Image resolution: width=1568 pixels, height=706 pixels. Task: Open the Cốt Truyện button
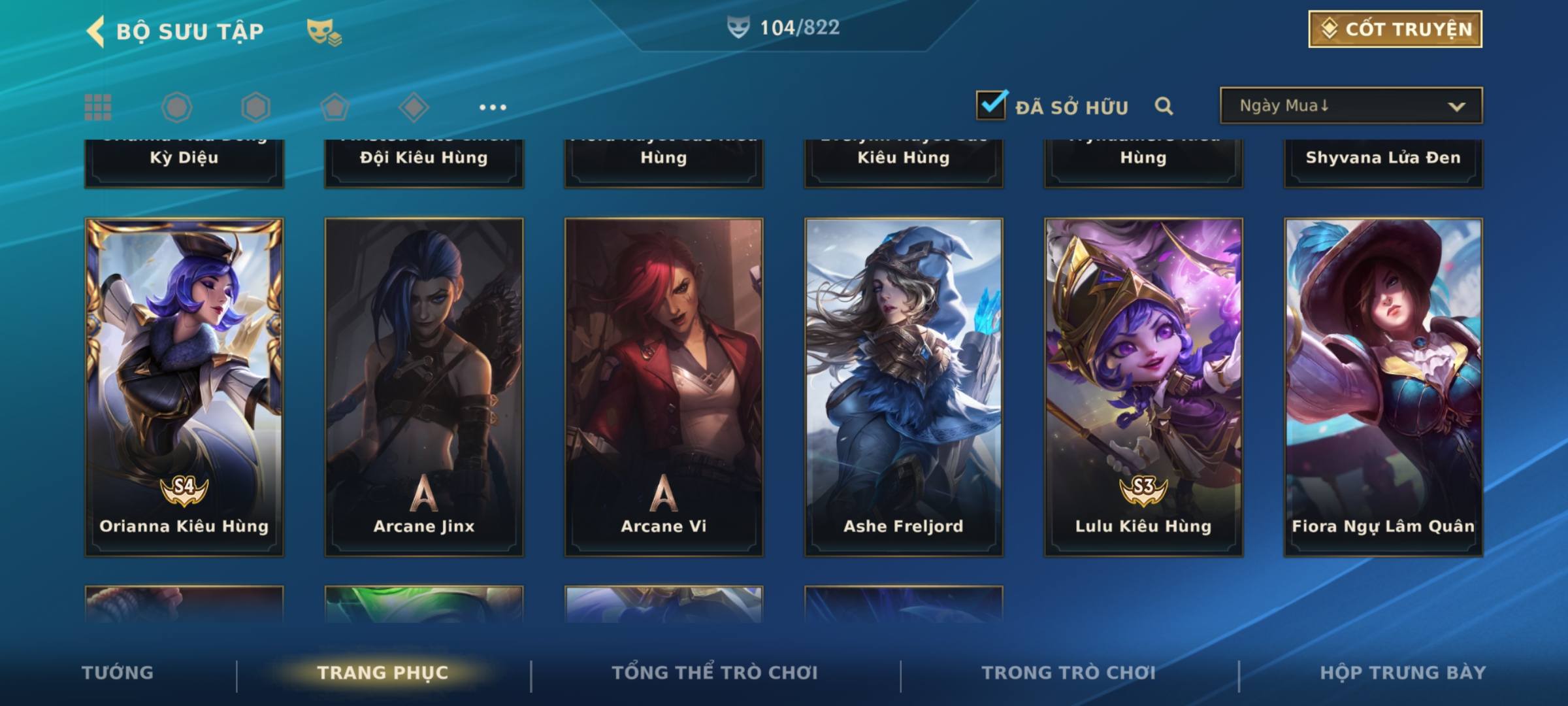(x=1395, y=29)
